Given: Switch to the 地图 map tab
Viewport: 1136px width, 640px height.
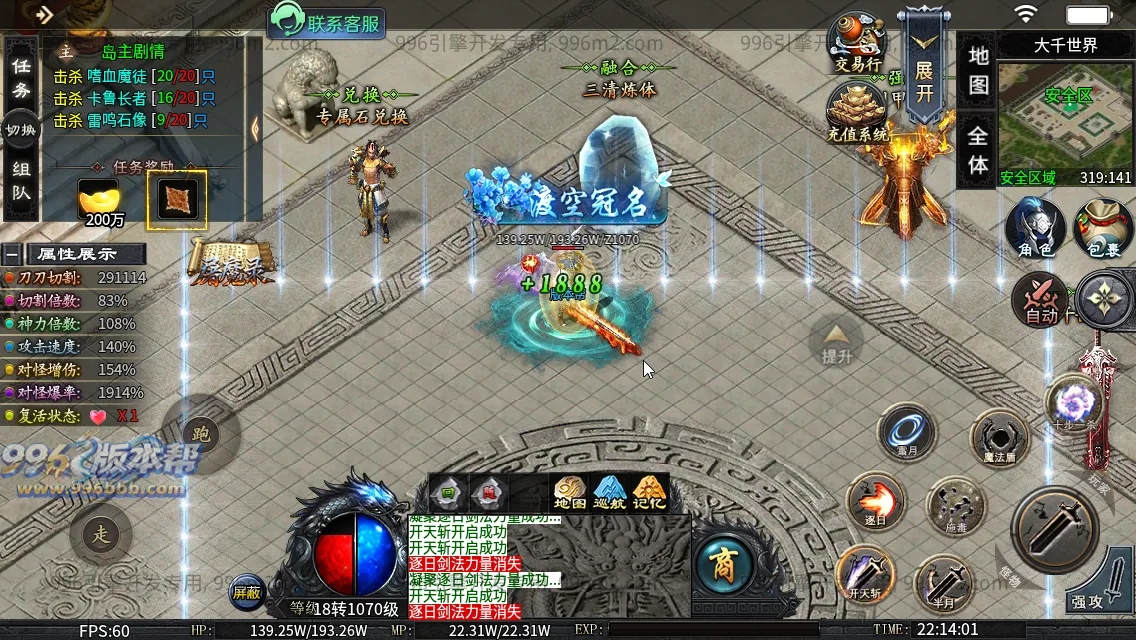Looking at the screenshot, I should [978, 70].
